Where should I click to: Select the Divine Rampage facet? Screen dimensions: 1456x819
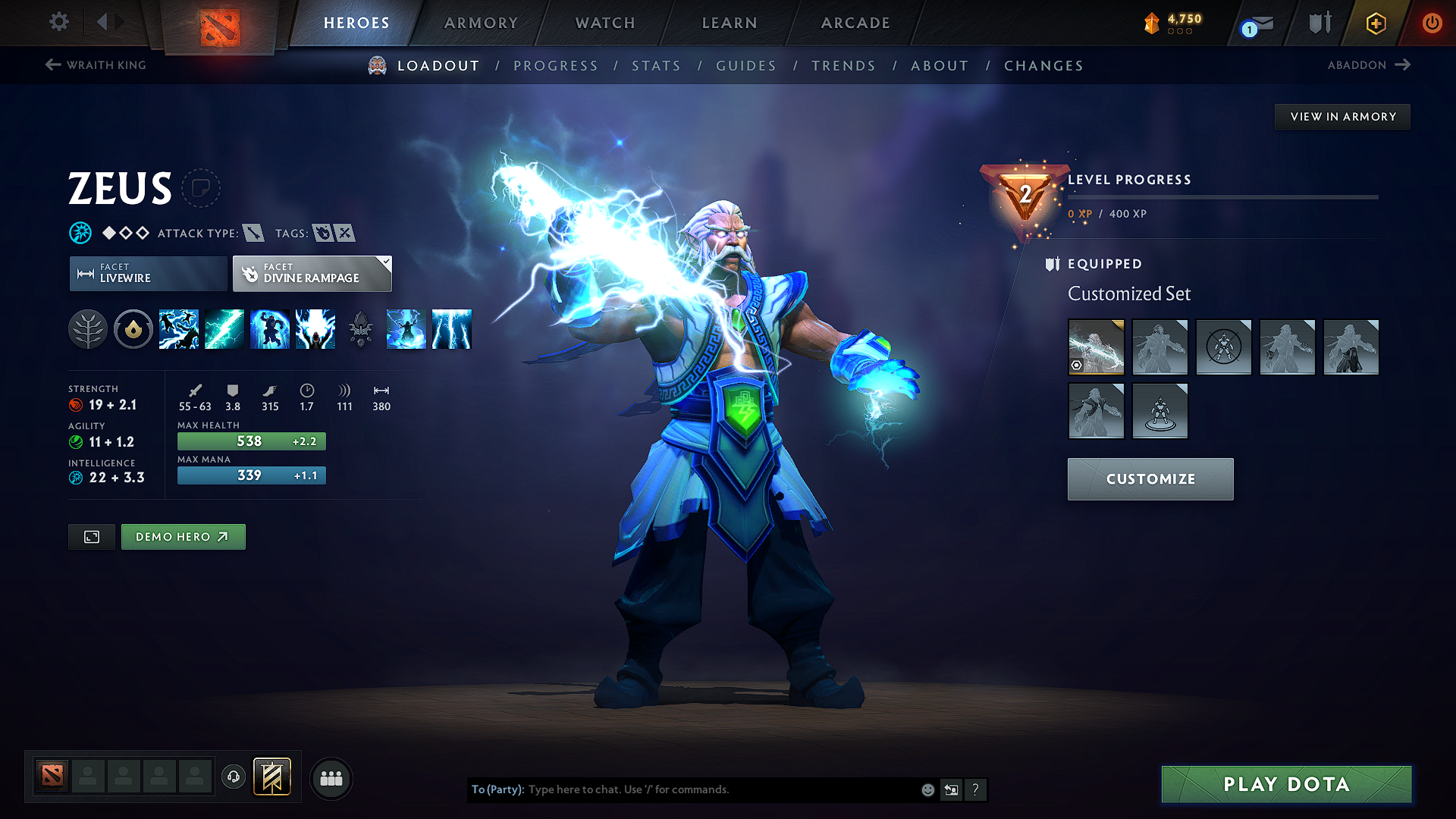point(306,273)
